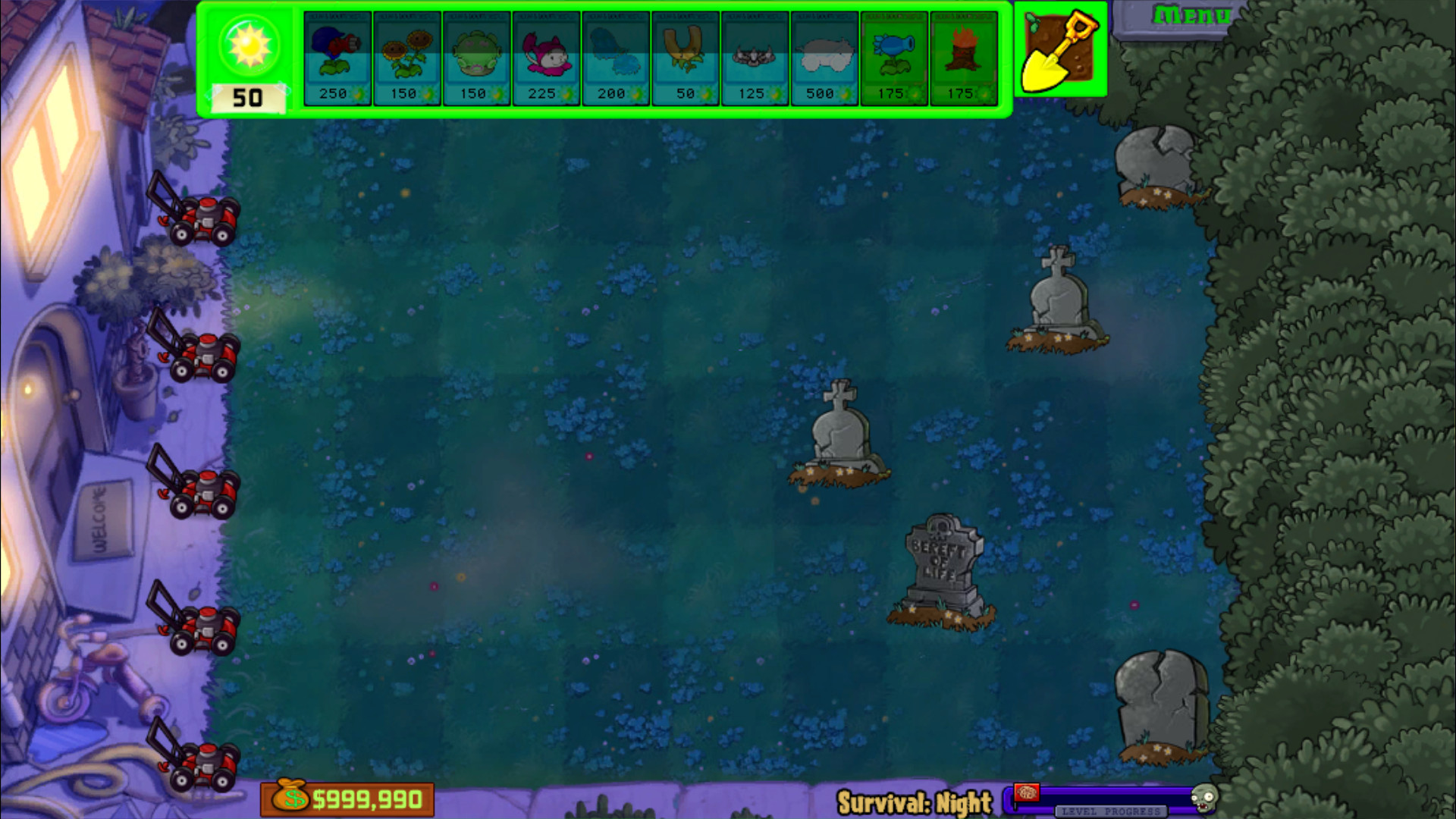Select the Snow Pea seed packet
Viewport: 1456px width, 819px height.
click(x=894, y=57)
